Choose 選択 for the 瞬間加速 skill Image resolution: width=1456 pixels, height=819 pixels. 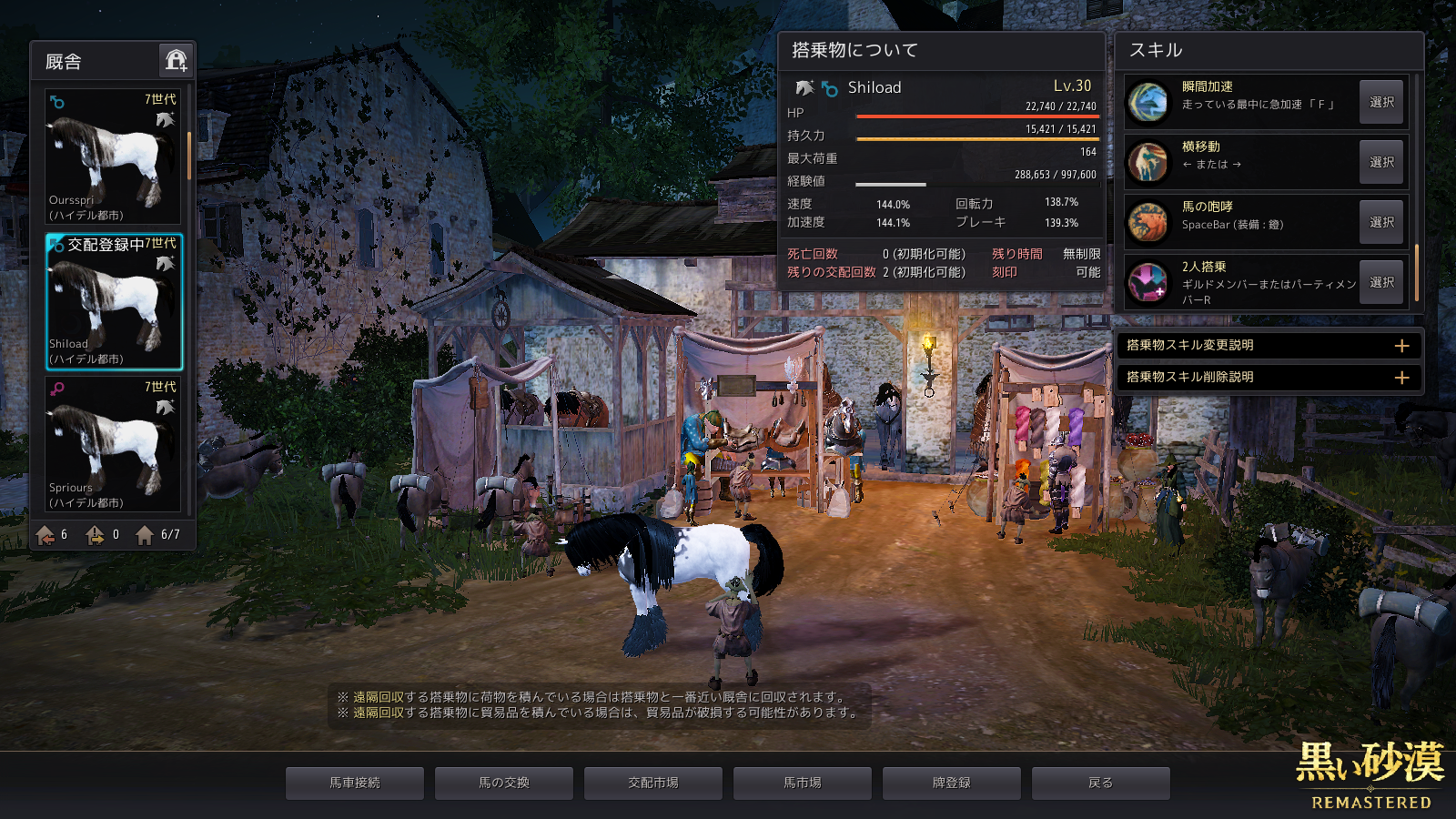coord(1381,102)
